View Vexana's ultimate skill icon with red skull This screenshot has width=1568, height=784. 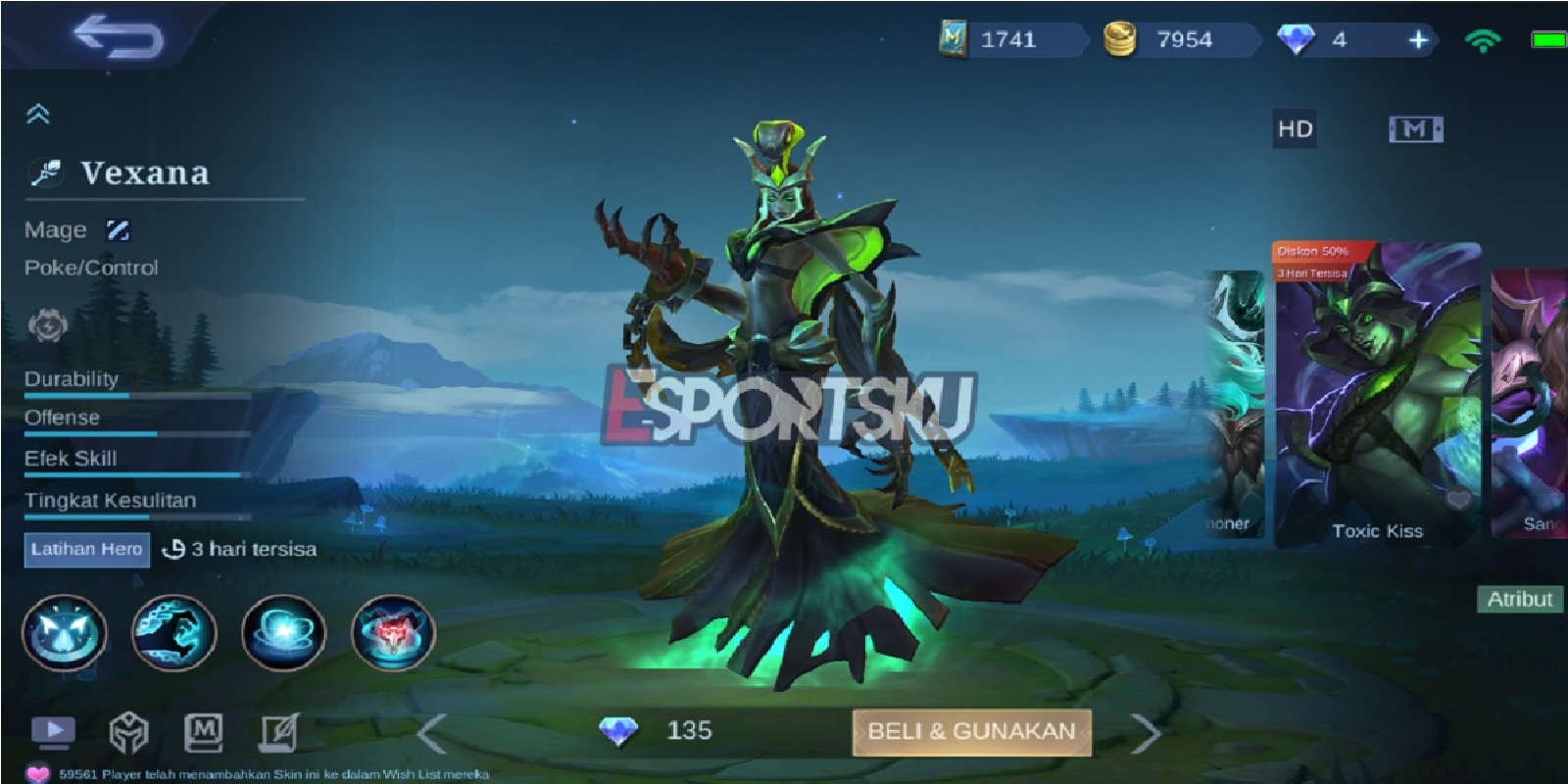tap(390, 633)
